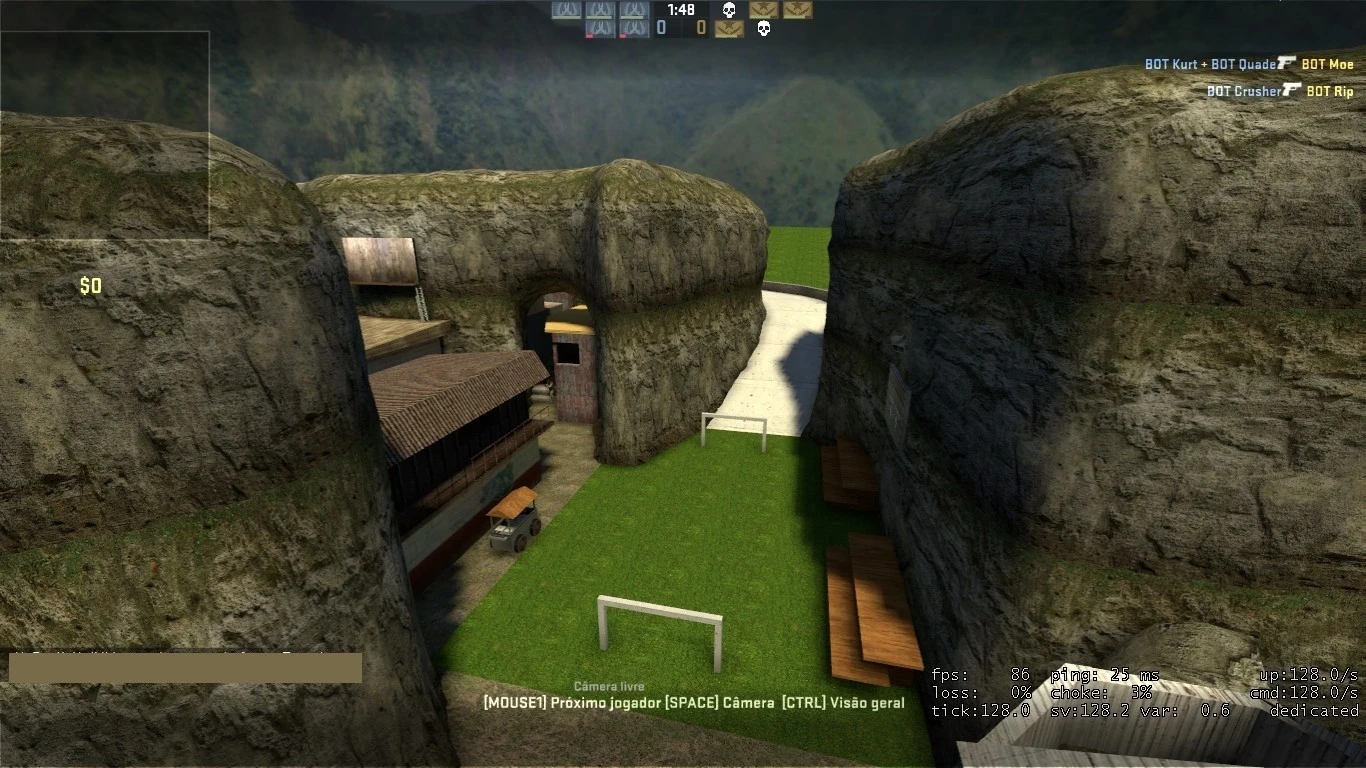Viewport: 1366px width, 768px height.
Task: Click the leftmost CT player avatar icon
Action: [565, 11]
